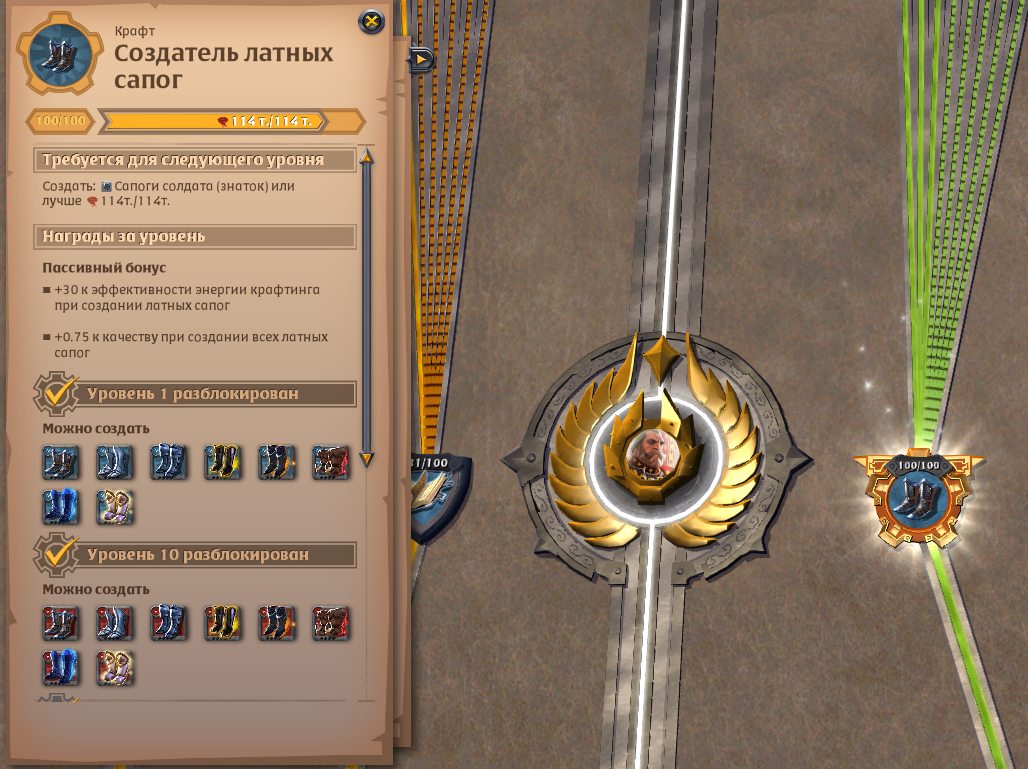This screenshot has height=769, width=1028.
Task: Select the gold-trimmed boots under Уровень 10
Action: click(x=223, y=622)
